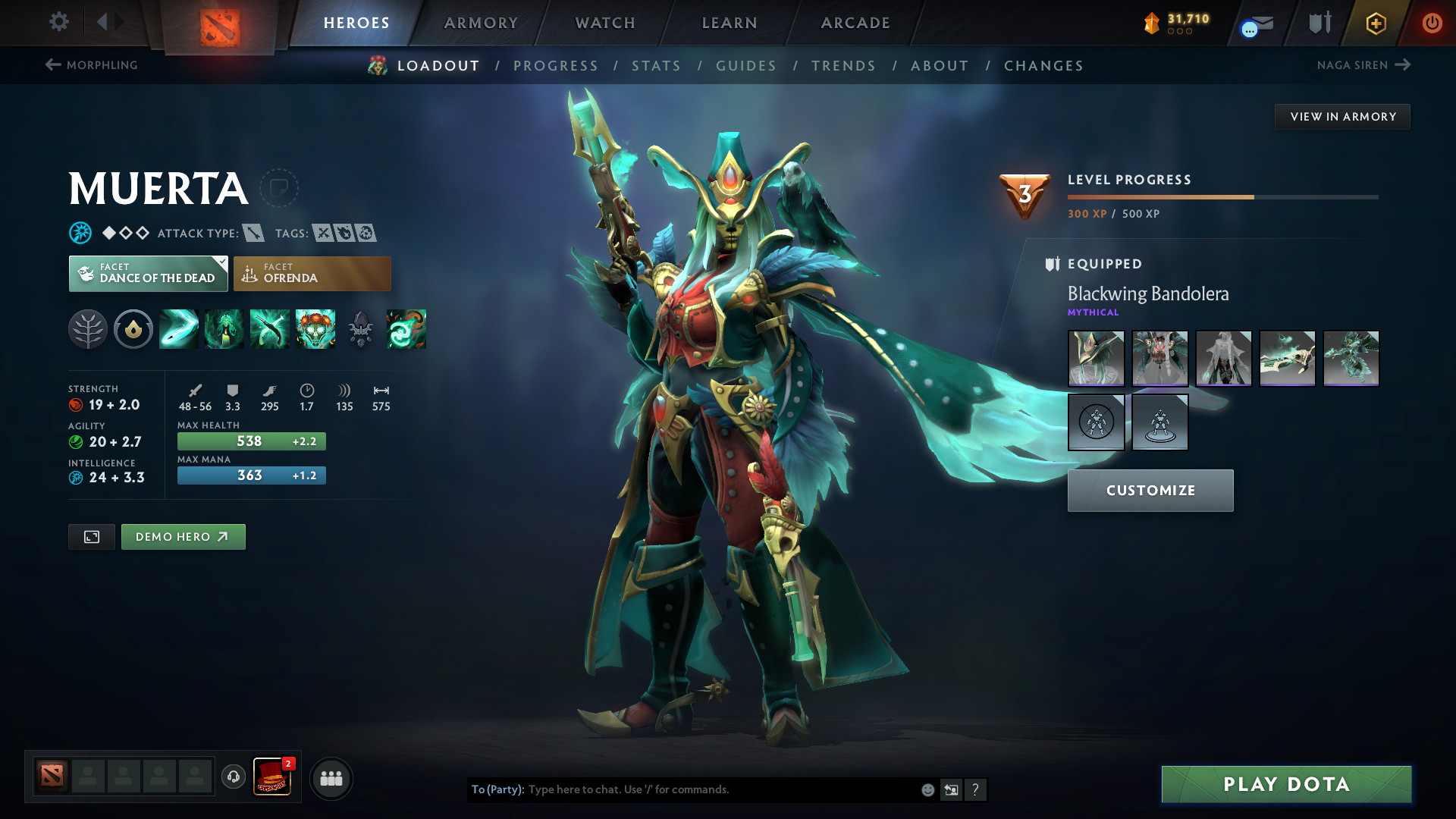The height and width of the screenshot is (819, 1456).
Task: Open the ARCADE section from the top menu
Action: pyautogui.click(x=855, y=23)
